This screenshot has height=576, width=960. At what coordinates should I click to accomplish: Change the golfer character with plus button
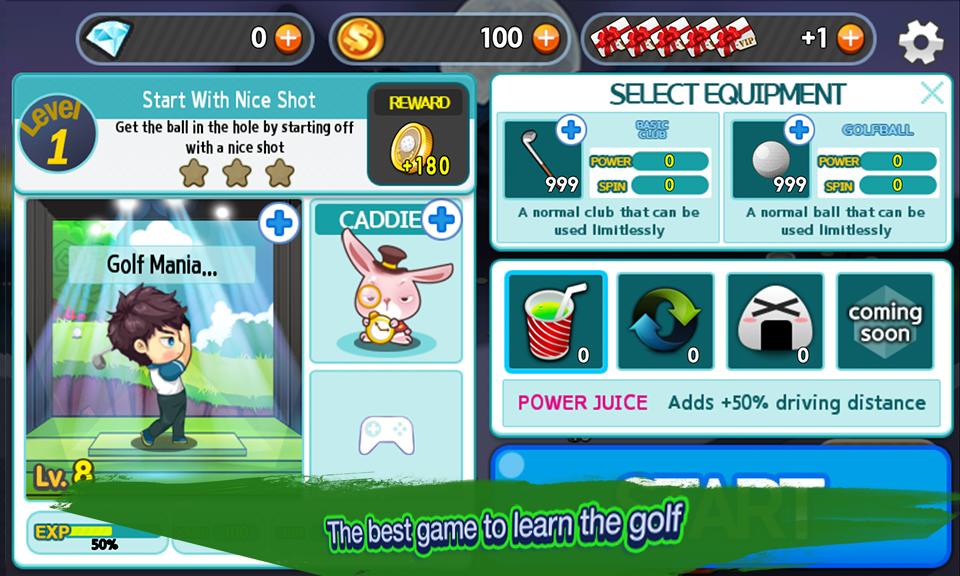click(279, 224)
